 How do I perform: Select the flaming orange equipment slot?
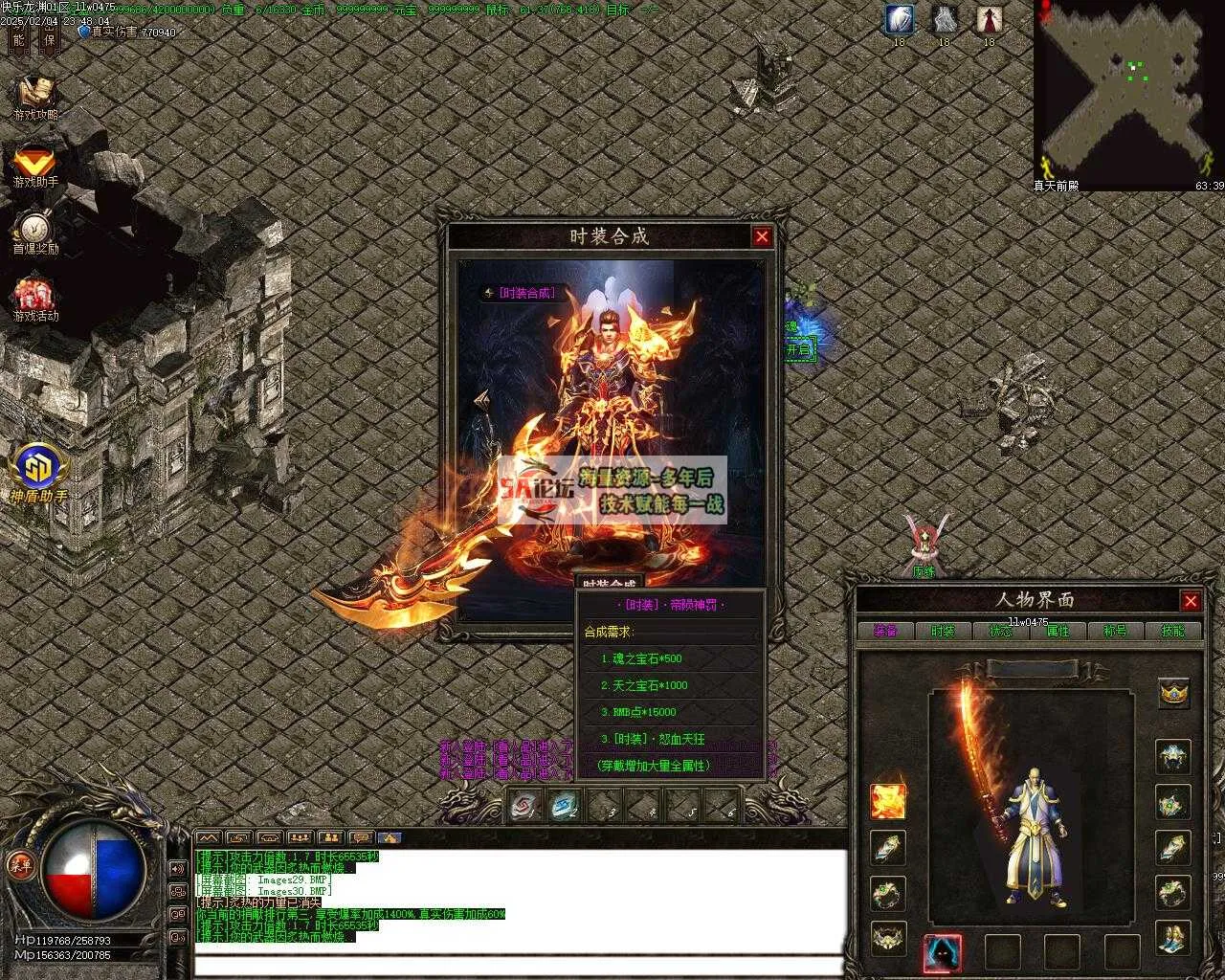tap(888, 801)
